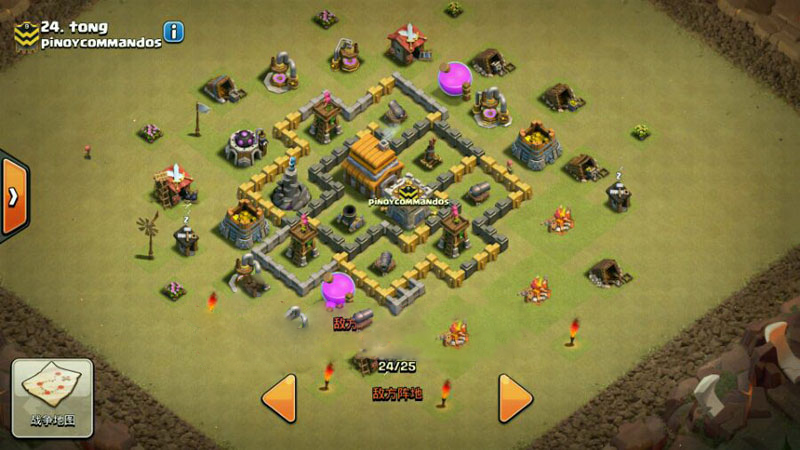Show the next enemy base

tap(514, 398)
